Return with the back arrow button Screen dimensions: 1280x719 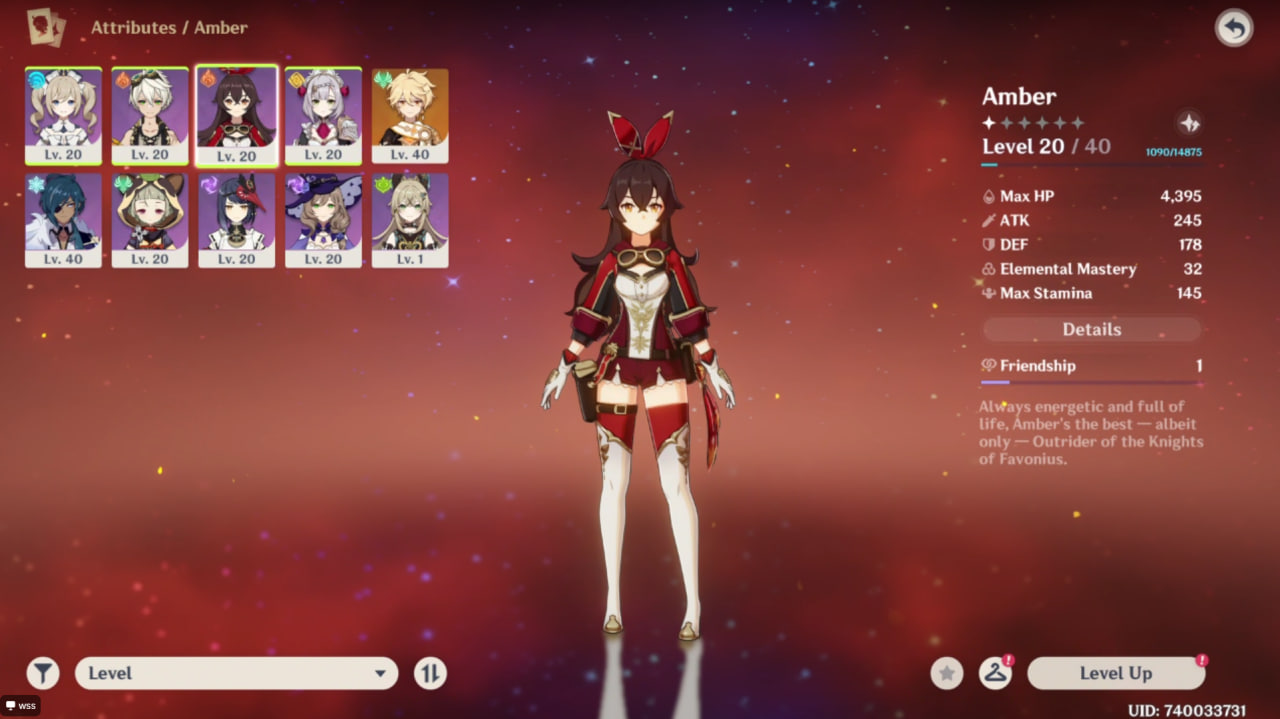click(1234, 28)
